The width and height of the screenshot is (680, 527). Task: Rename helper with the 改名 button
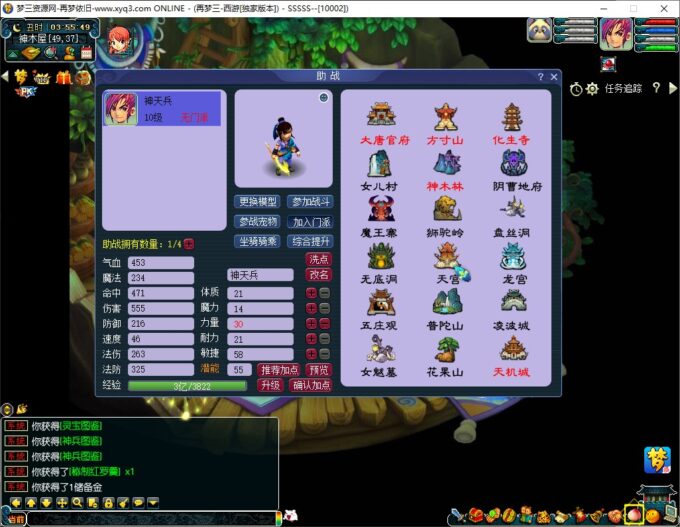click(318, 275)
